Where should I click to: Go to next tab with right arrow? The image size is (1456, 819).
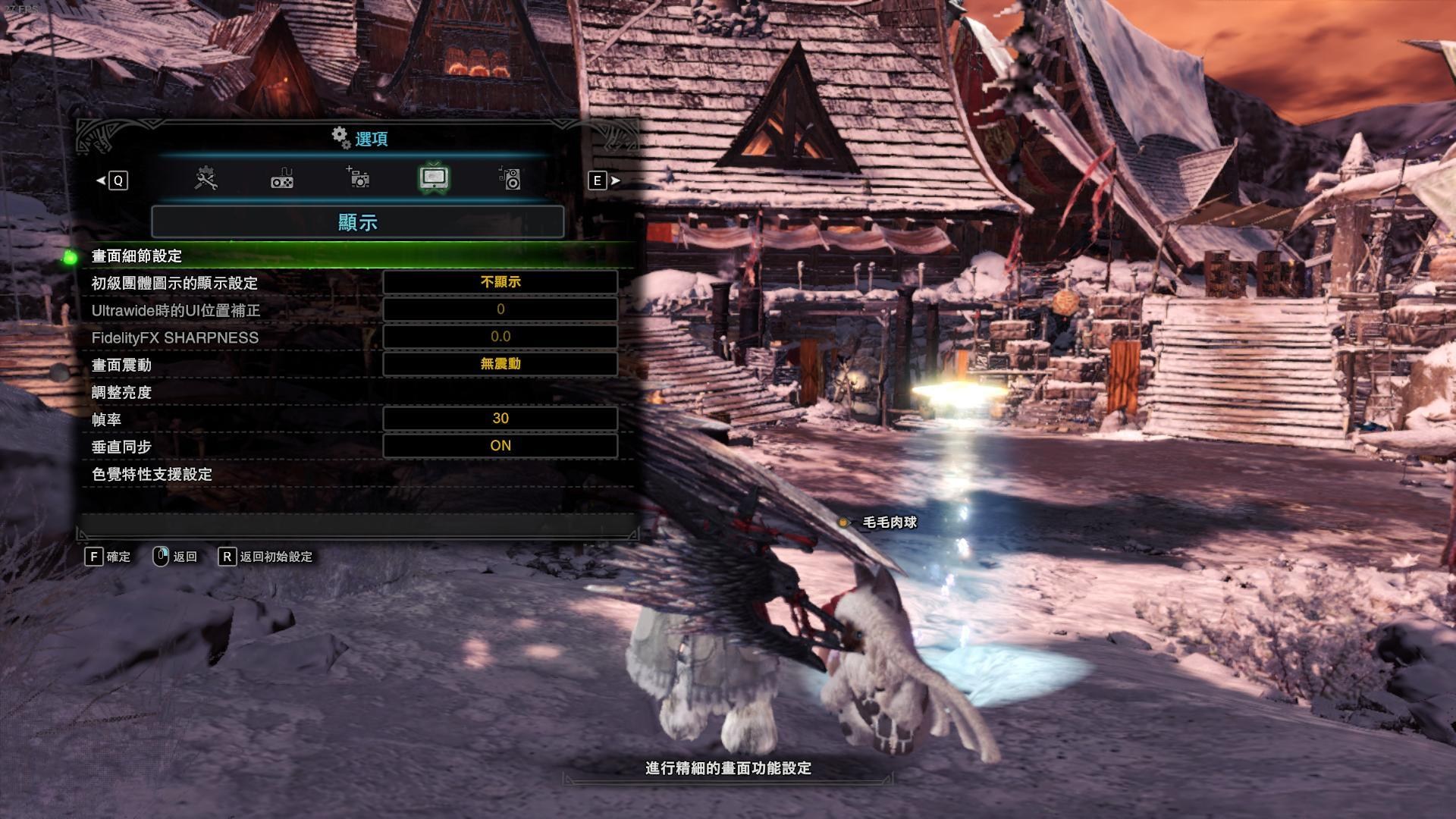[605, 180]
